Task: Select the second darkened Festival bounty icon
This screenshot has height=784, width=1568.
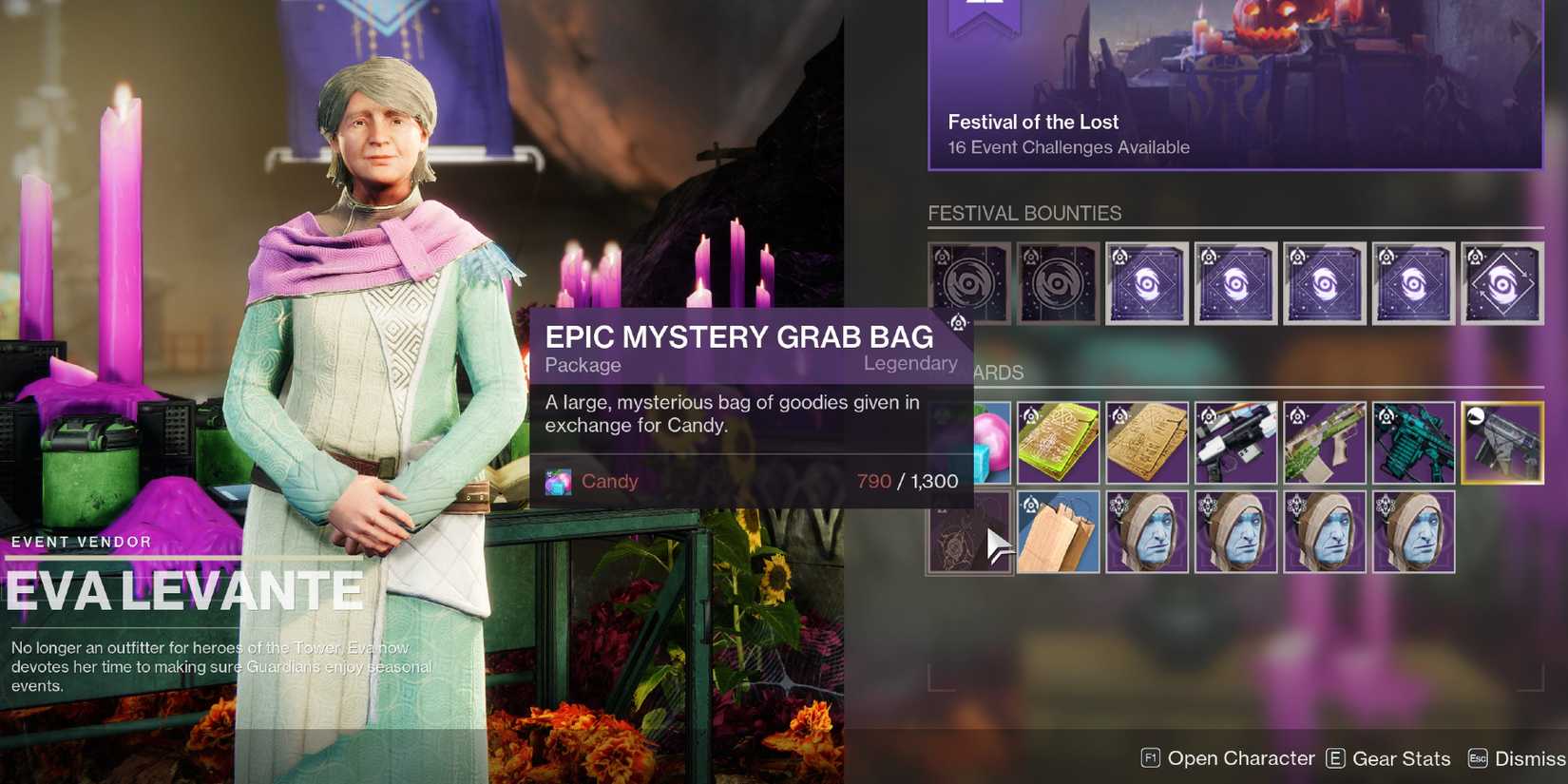Action: tap(1059, 282)
